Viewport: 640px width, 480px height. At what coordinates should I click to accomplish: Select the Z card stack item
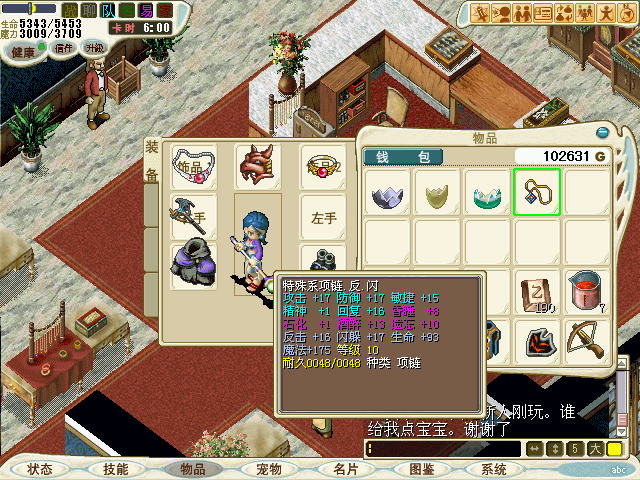537,291
